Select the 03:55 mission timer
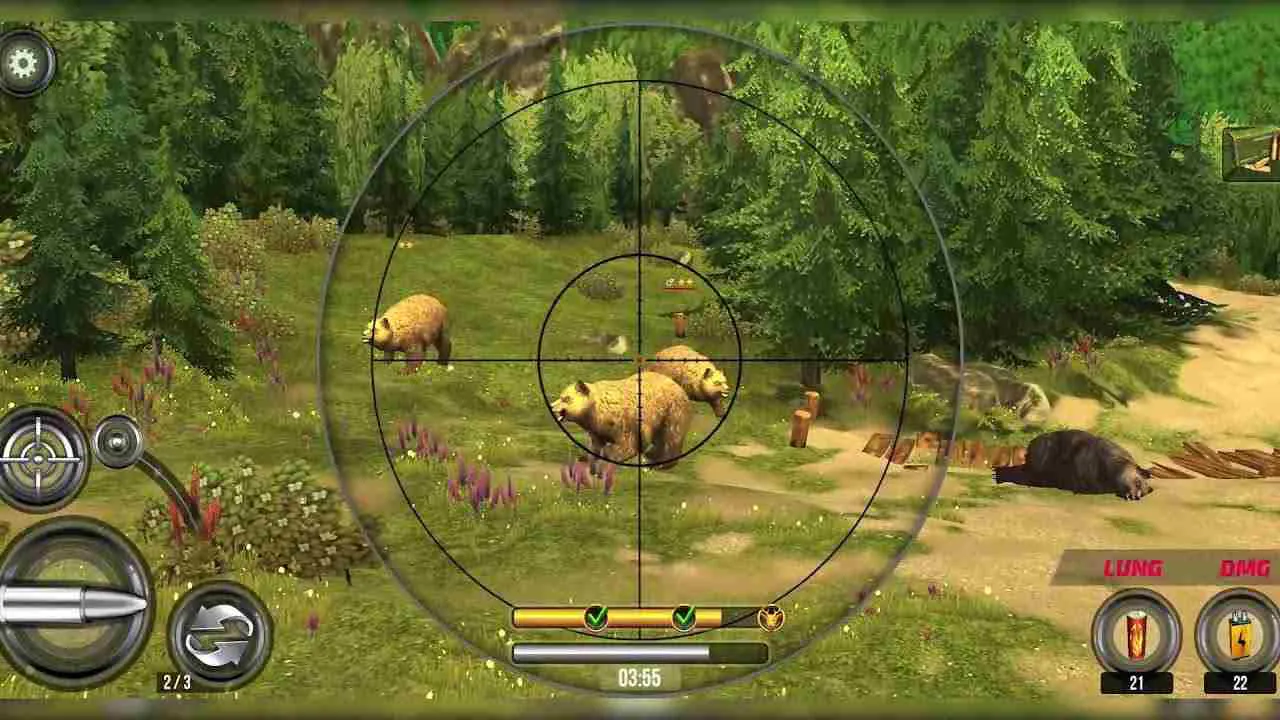Screen dimensions: 1280x720 pos(638,676)
